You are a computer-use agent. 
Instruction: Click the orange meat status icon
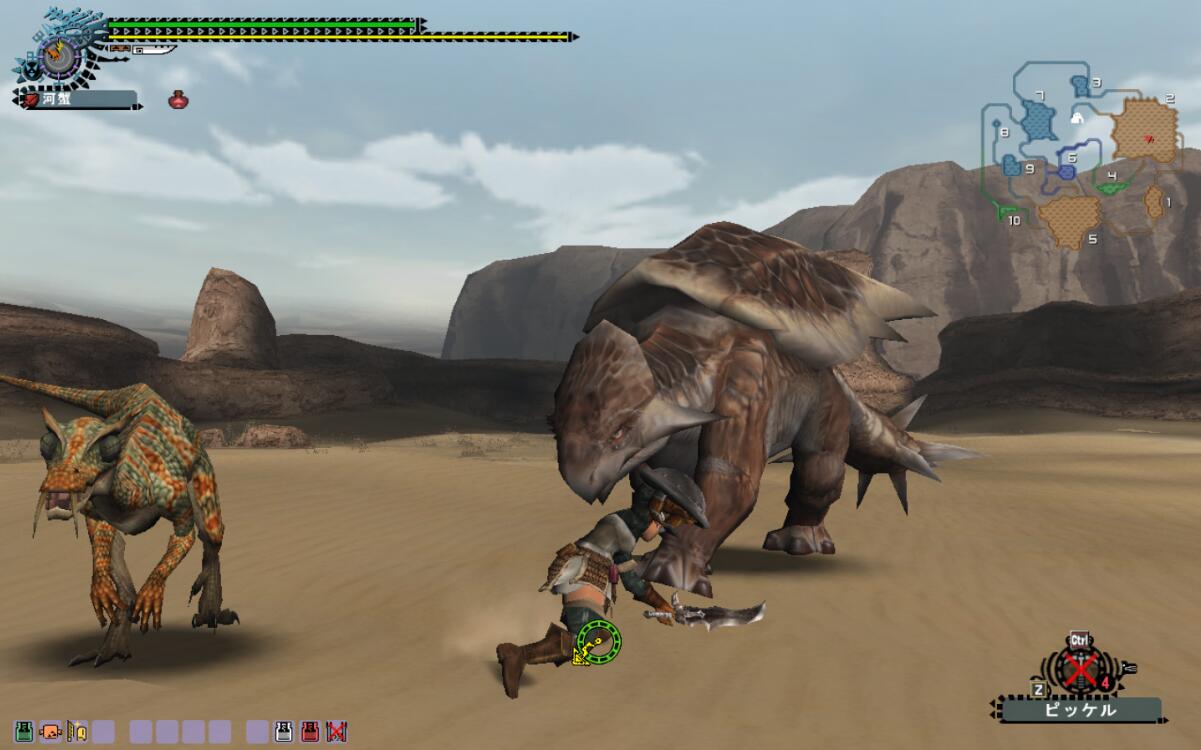pyautogui.click(x=50, y=732)
